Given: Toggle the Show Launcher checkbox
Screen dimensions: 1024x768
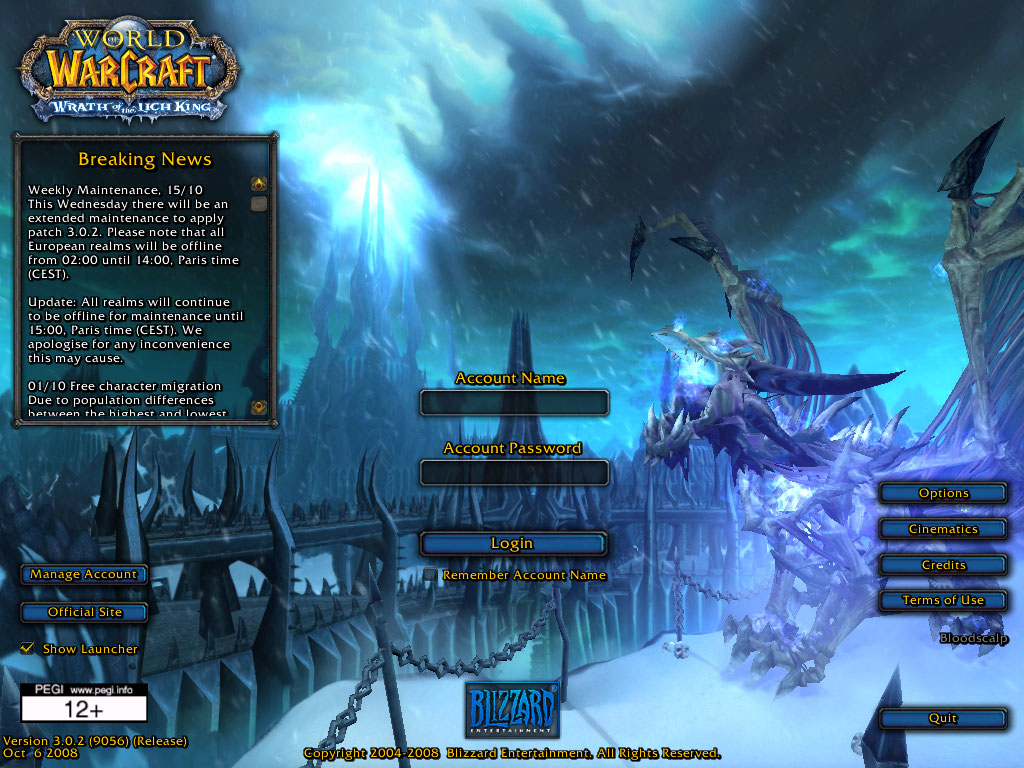Looking at the screenshot, I should click(x=27, y=649).
